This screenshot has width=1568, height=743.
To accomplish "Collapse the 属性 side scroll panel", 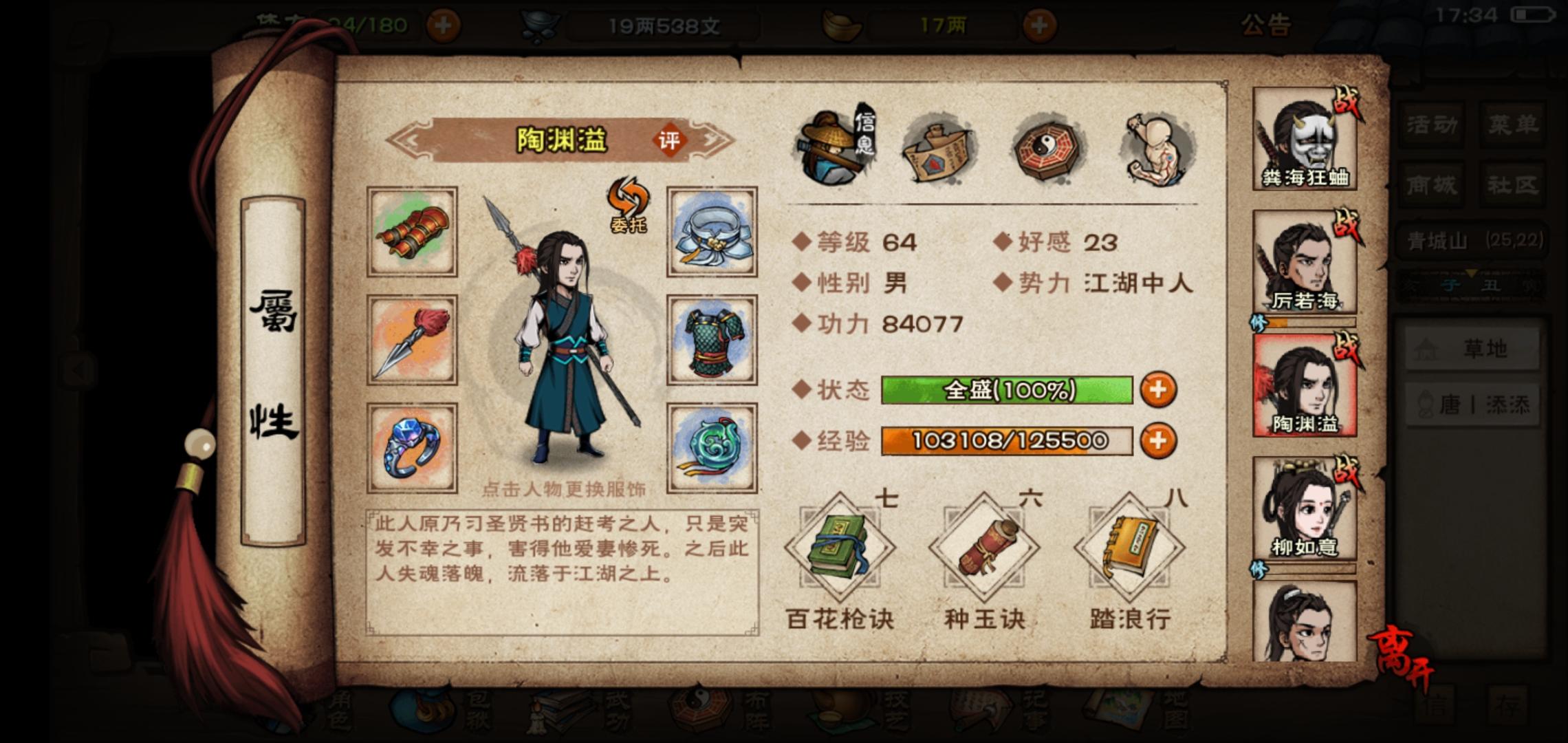I will point(274,365).
